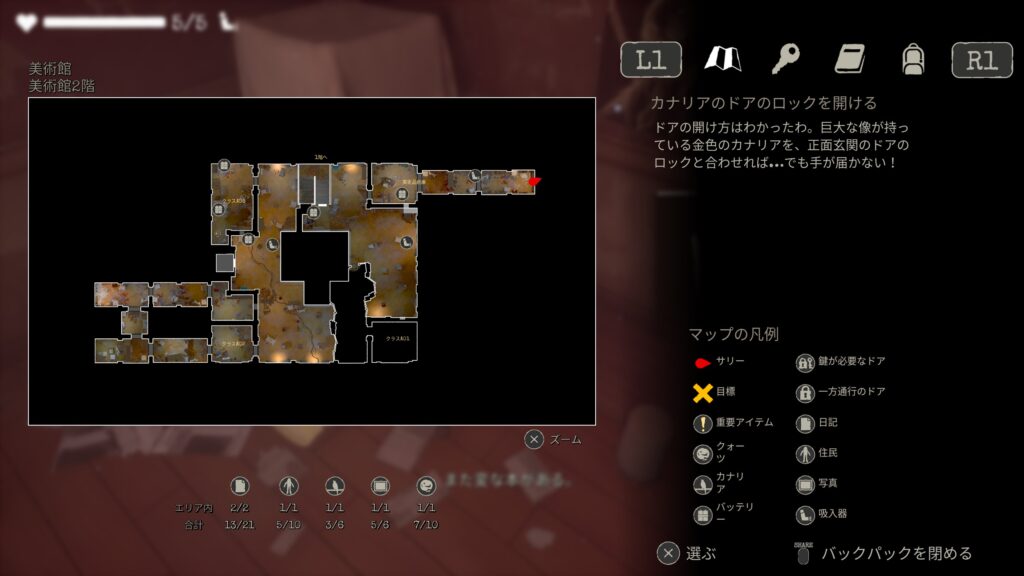Click the photo collectible counter icon below the map
This screenshot has width=1024, height=576.
tap(380, 486)
